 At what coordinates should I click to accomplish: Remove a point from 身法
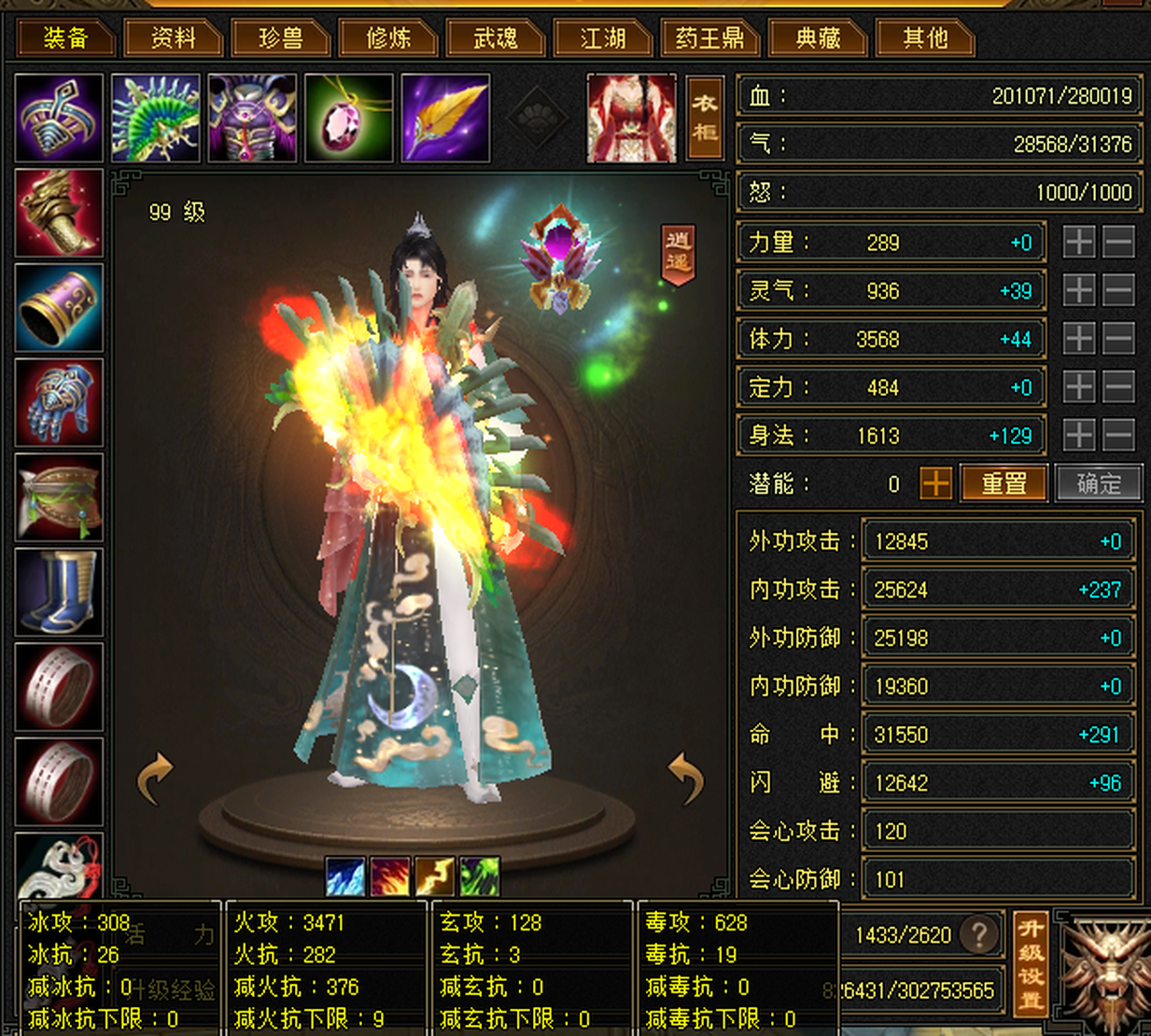pyautogui.click(x=1118, y=435)
